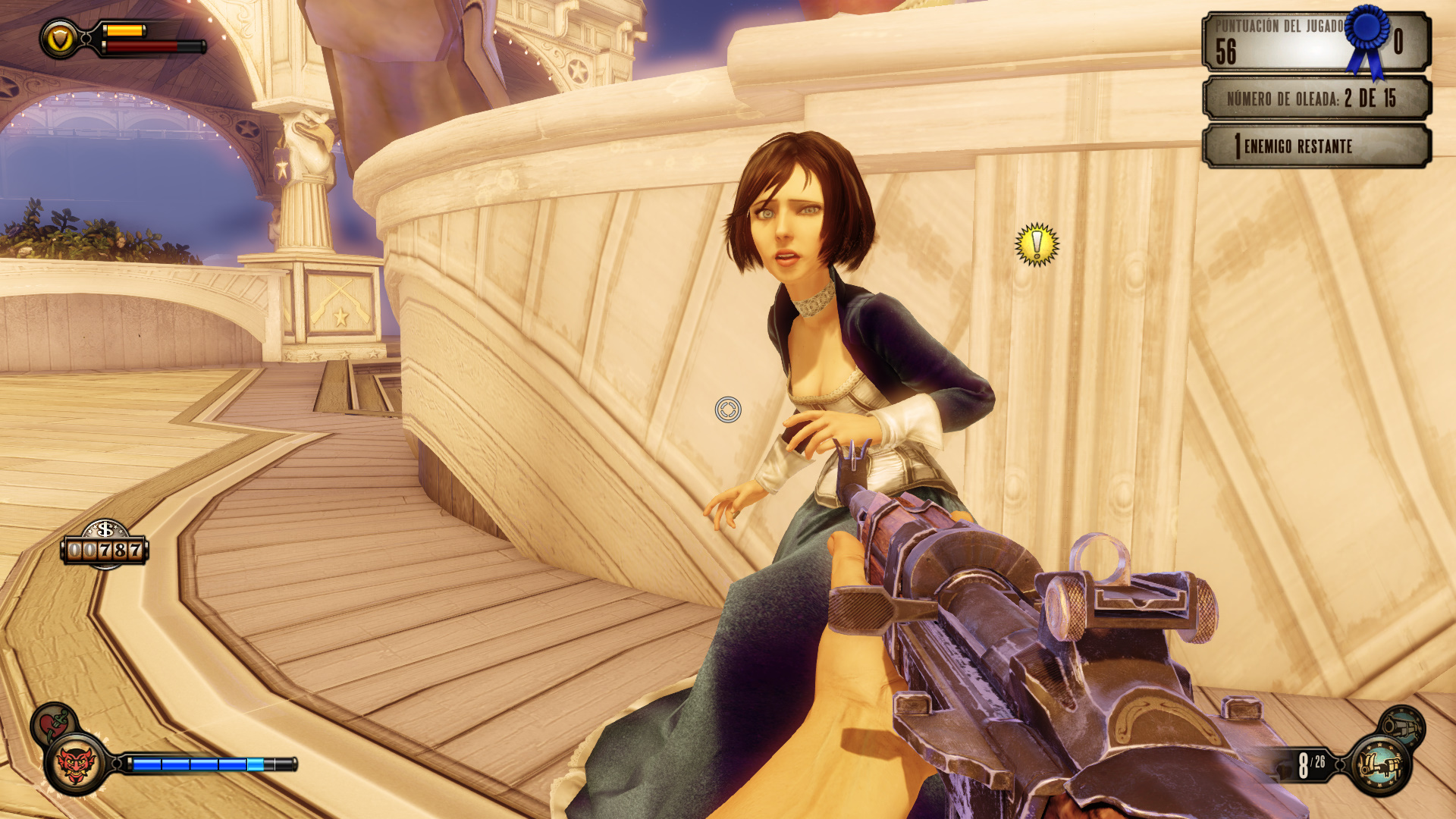Switch to the secondary gun barrel icon
The image size is (1456, 819).
coord(1401,726)
